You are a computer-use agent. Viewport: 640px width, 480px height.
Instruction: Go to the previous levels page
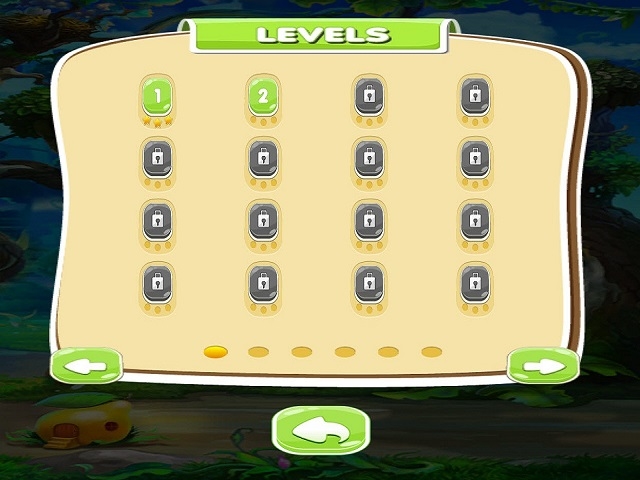click(x=86, y=366)
